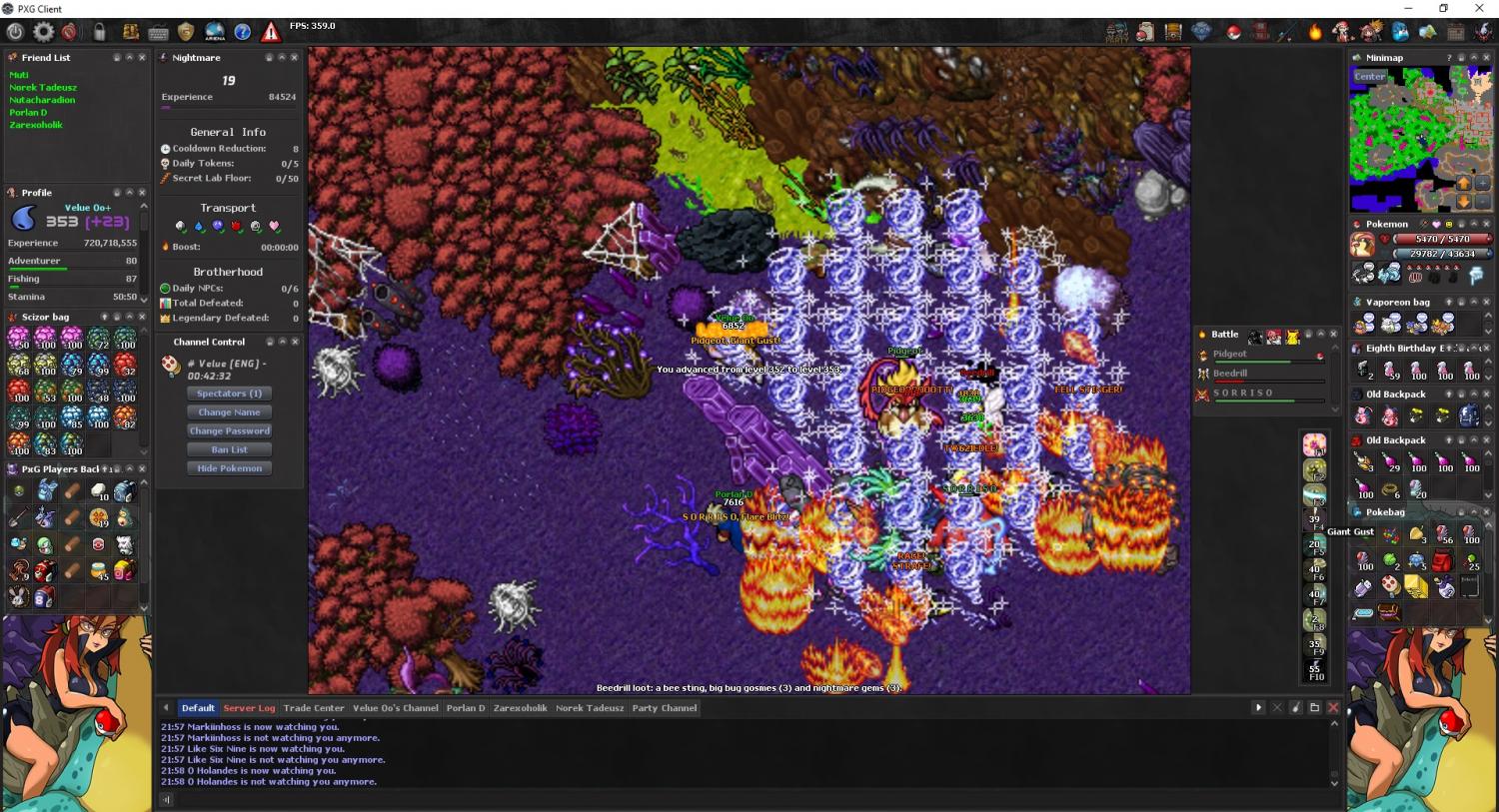
Task: Switch to the Default chat tab
Action: point(198,708)
